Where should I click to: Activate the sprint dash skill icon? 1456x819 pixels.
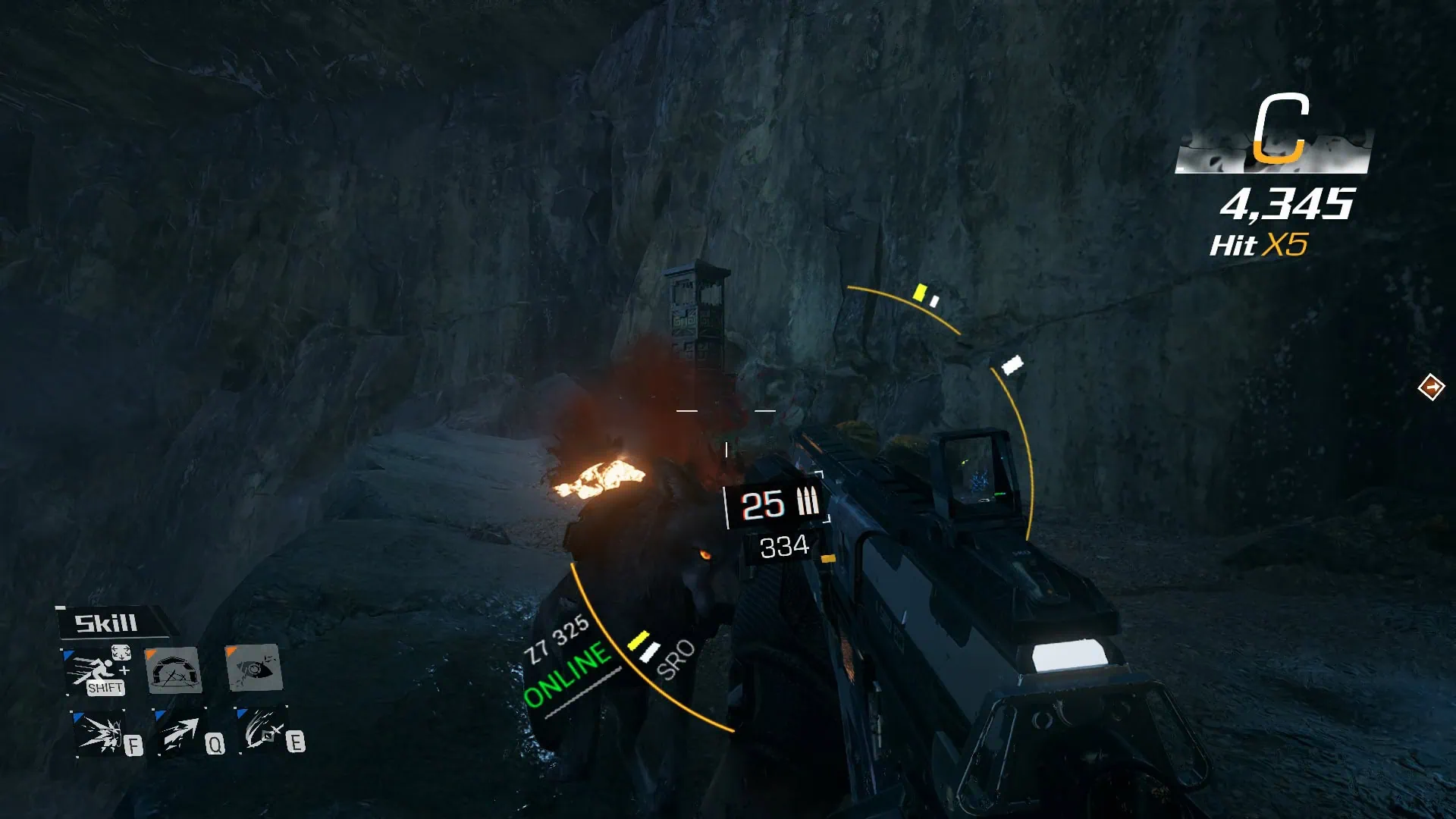coord(97,670)
